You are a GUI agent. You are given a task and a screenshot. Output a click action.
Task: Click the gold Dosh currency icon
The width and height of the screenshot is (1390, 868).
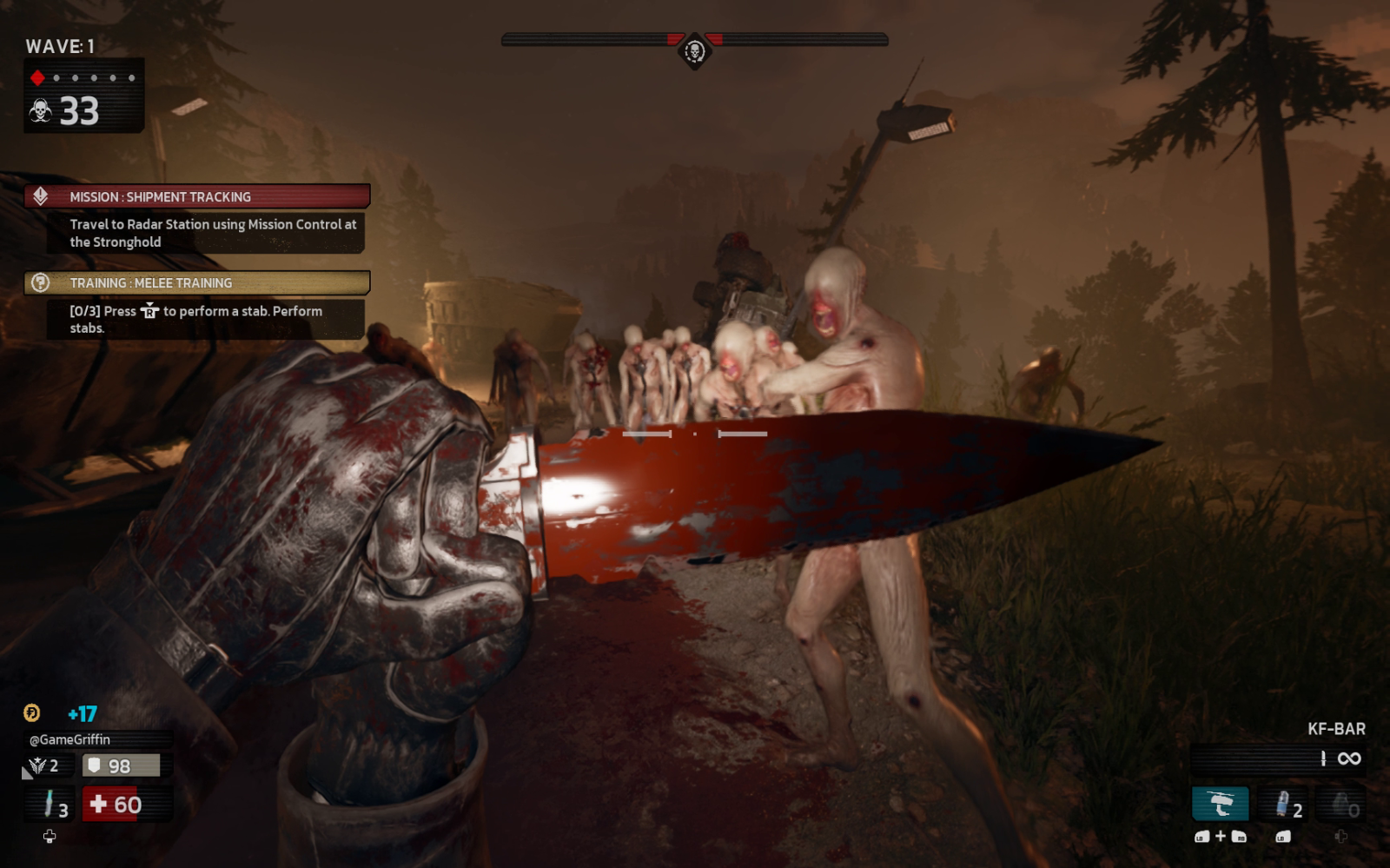tap(32, 713)
